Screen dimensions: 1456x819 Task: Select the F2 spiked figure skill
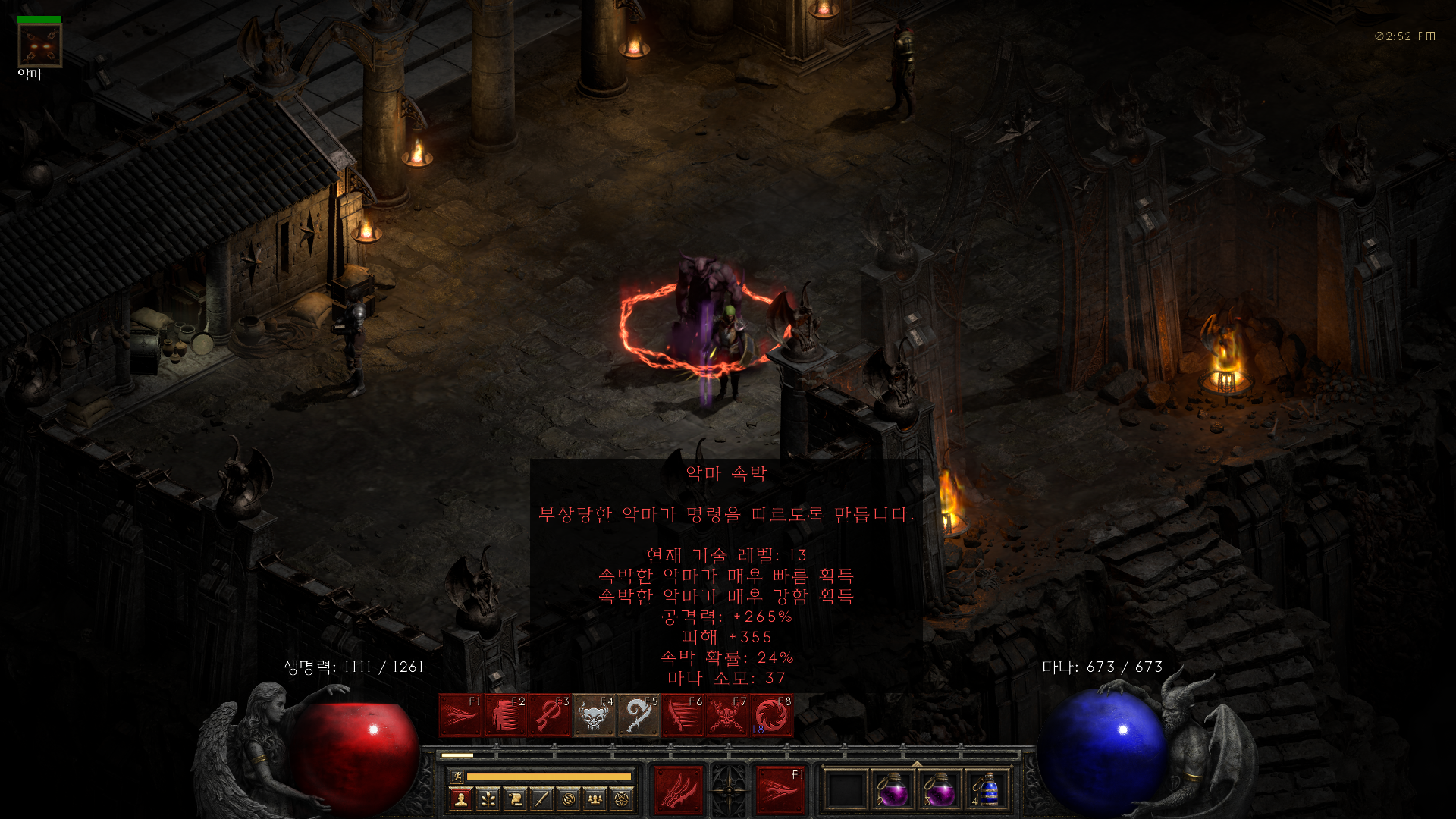click(504, 715)
